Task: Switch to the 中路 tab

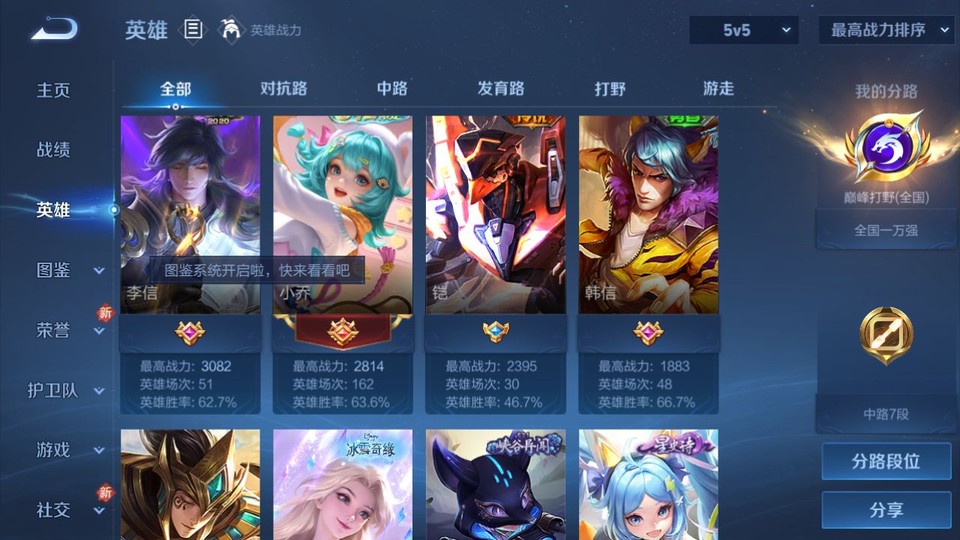Action: click(x=392, y=89)
